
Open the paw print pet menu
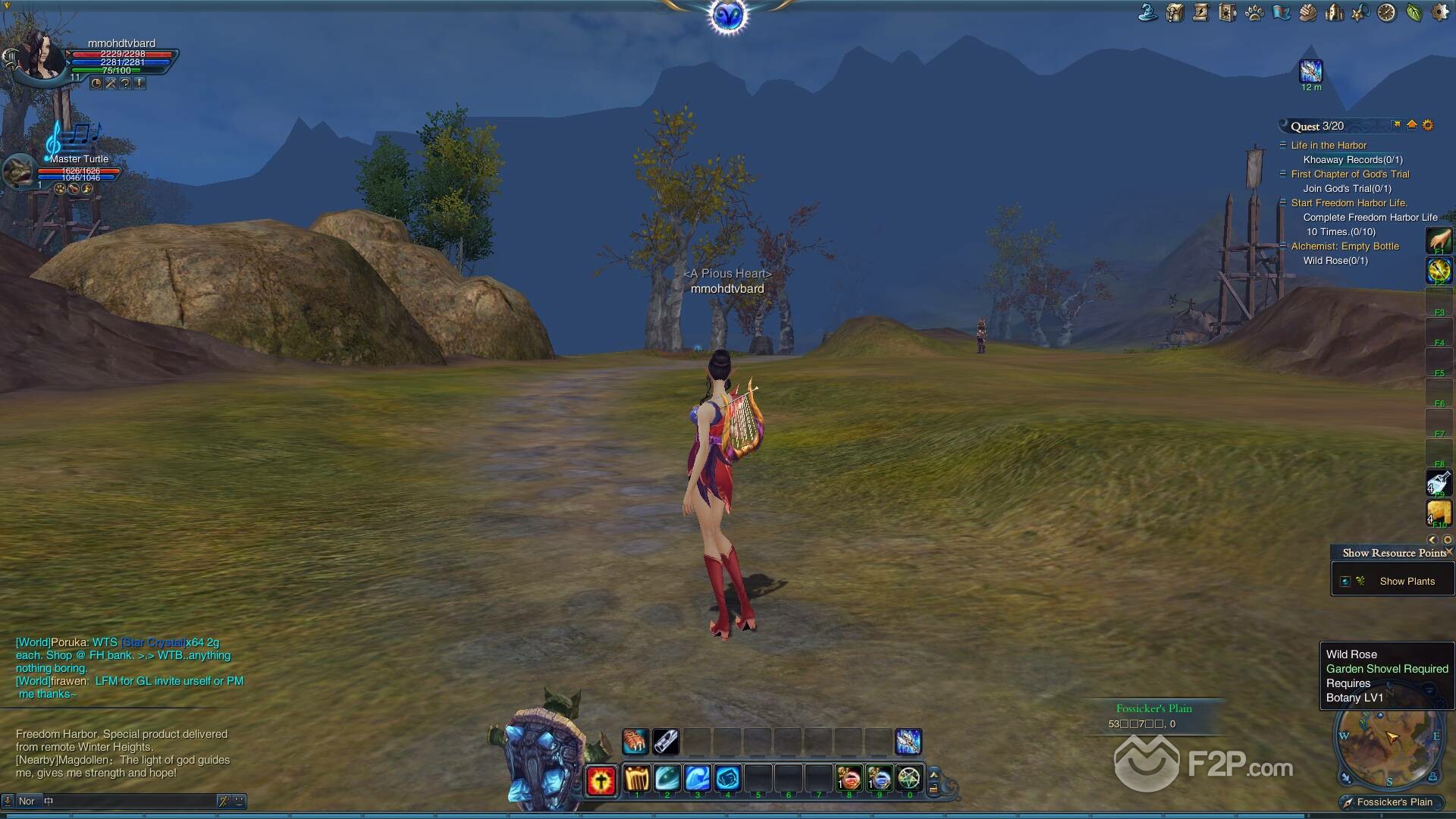pos(1254,13)
